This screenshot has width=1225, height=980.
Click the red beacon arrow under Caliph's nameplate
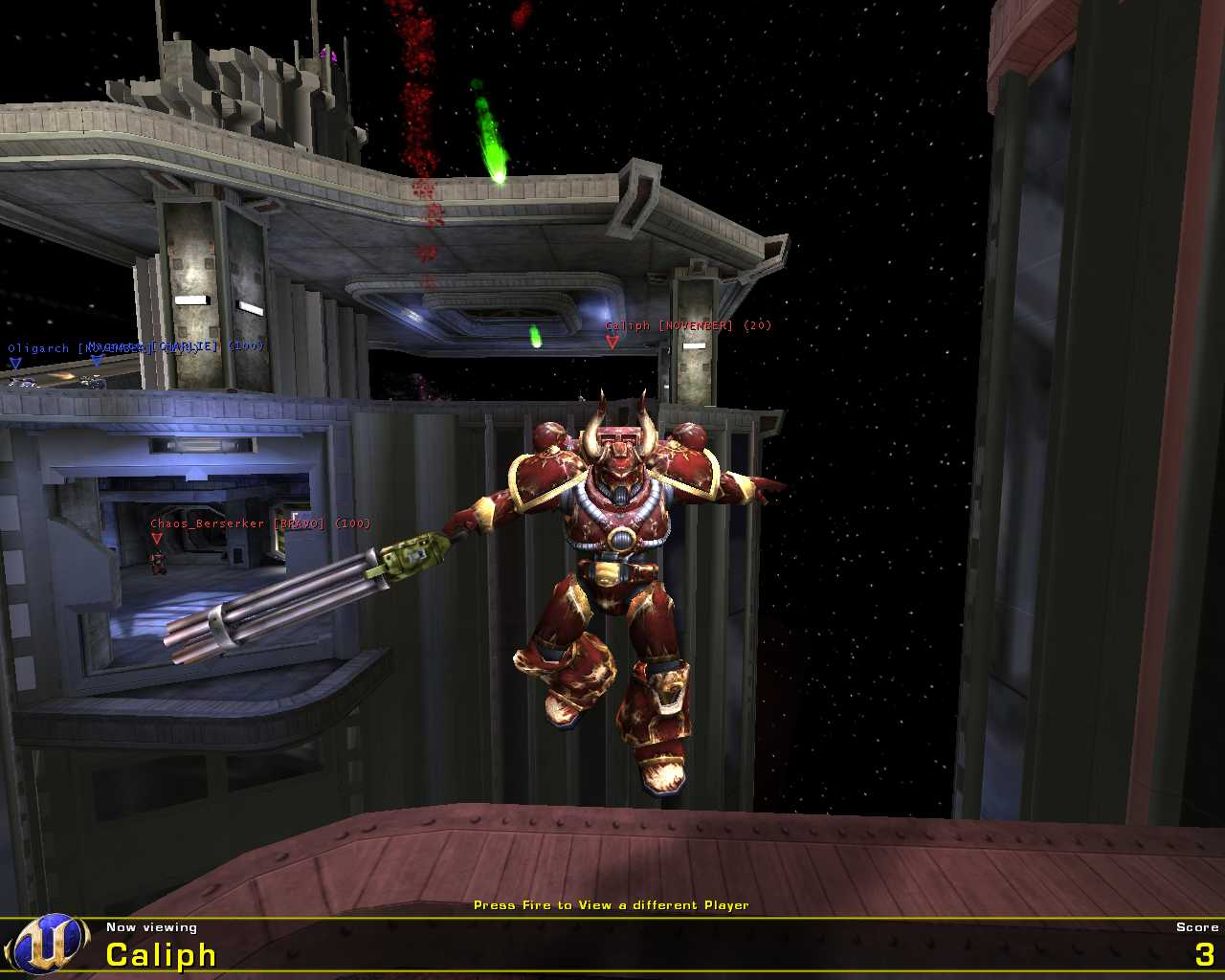click(612, 342)
